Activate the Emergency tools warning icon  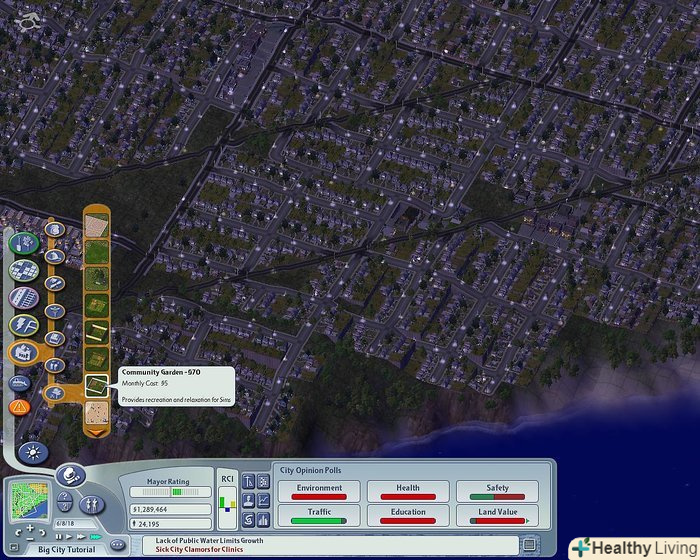click(19, 407)
